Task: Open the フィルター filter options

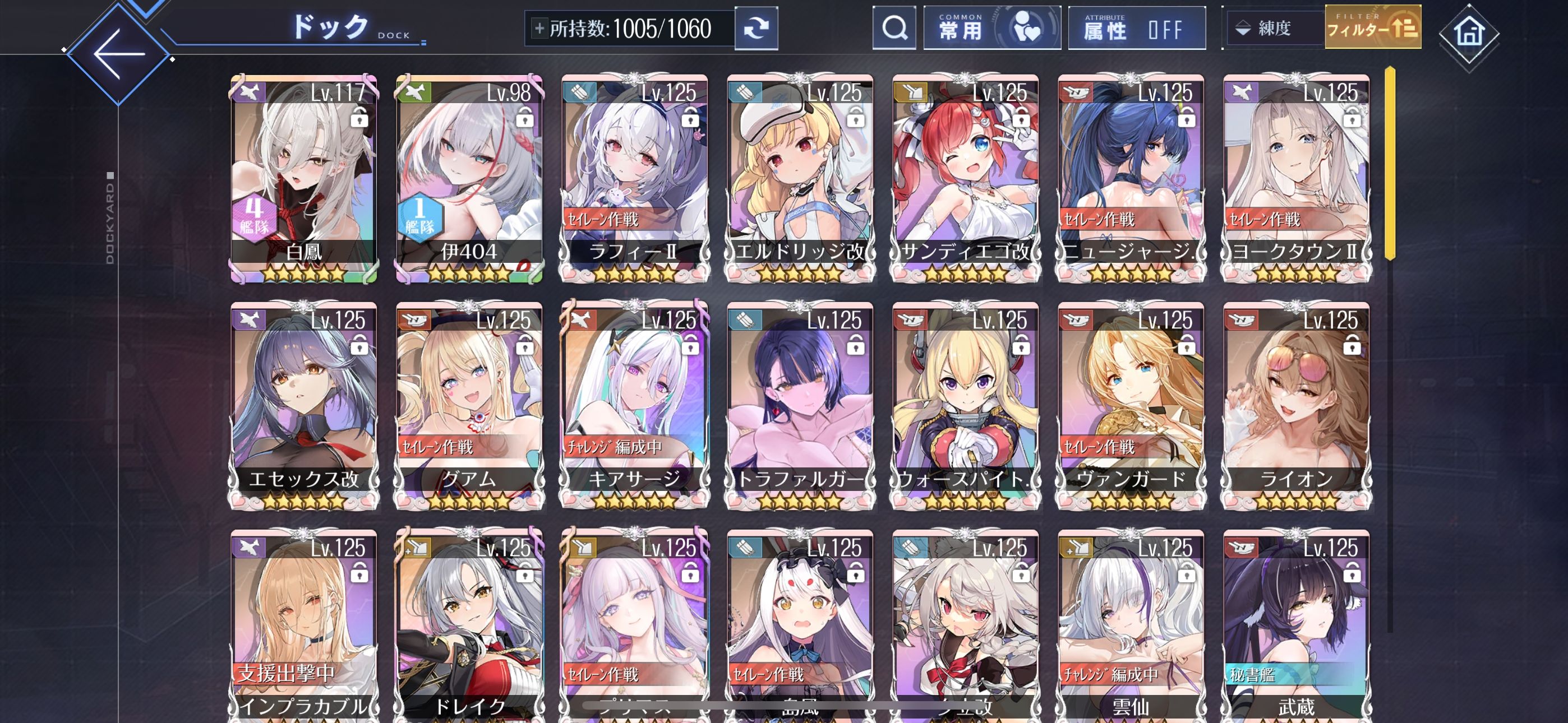Action: 1373,28
